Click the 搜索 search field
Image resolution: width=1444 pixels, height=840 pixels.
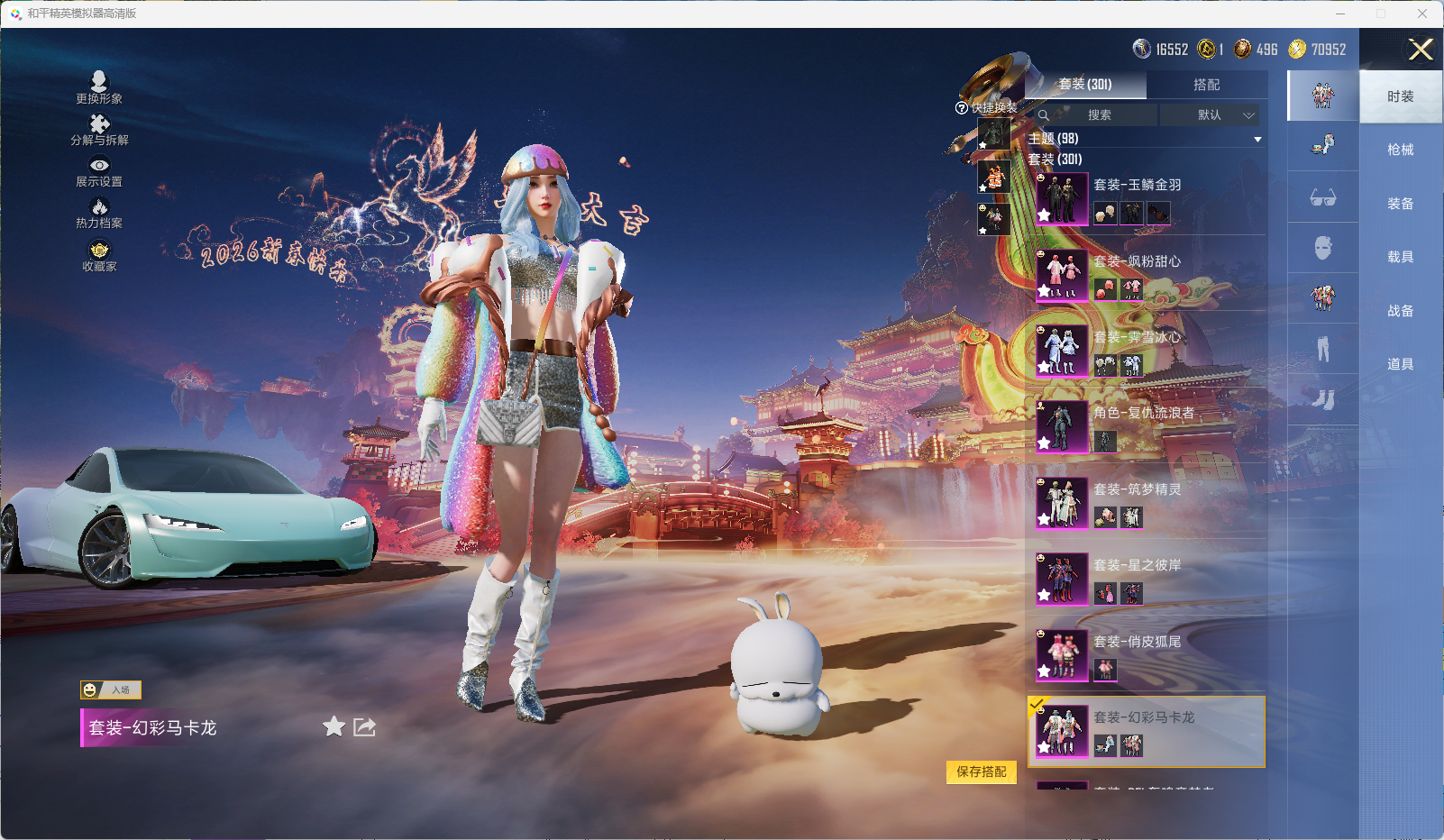pos(1098,115)
